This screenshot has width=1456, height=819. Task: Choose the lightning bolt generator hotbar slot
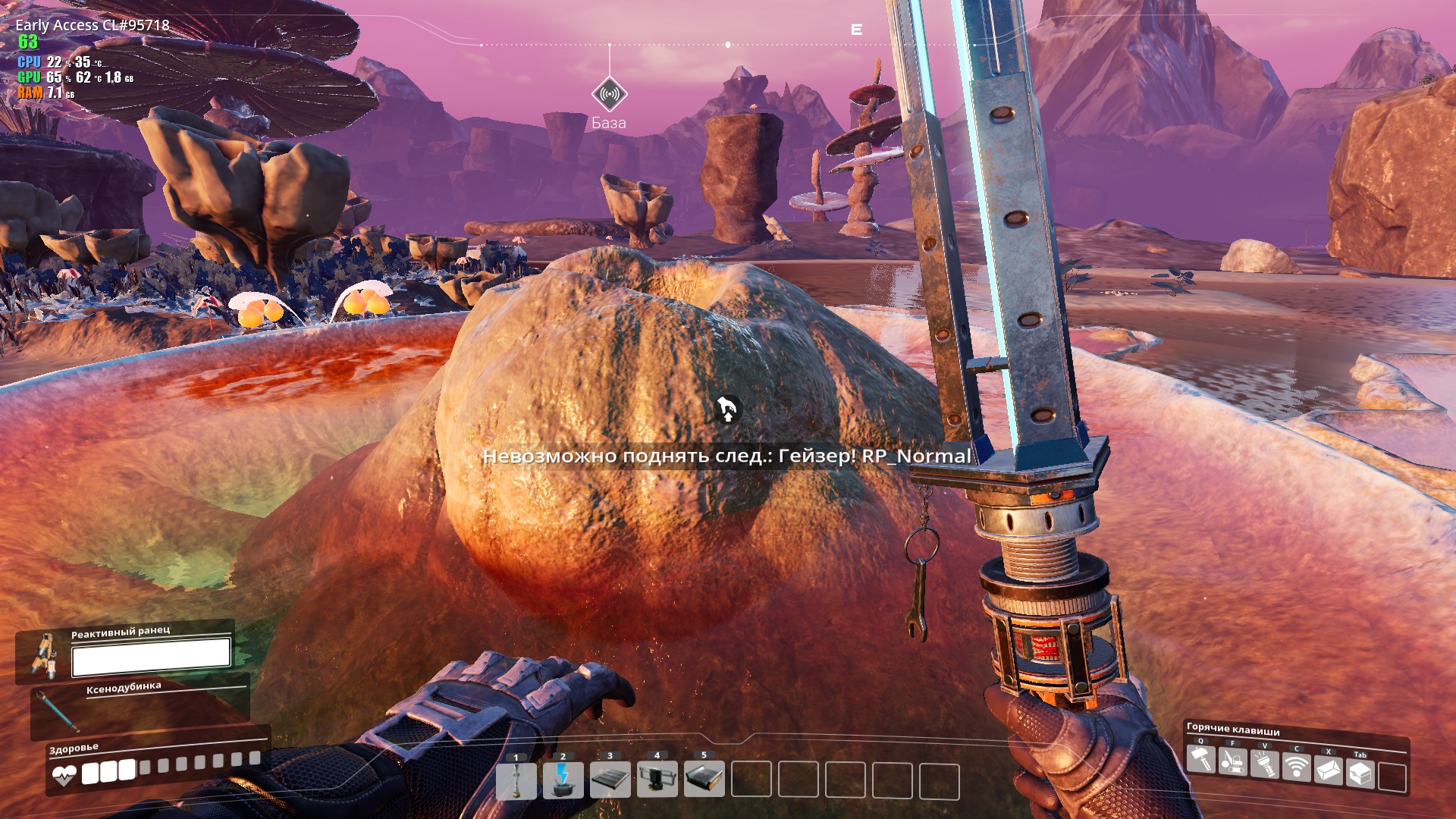563,780
